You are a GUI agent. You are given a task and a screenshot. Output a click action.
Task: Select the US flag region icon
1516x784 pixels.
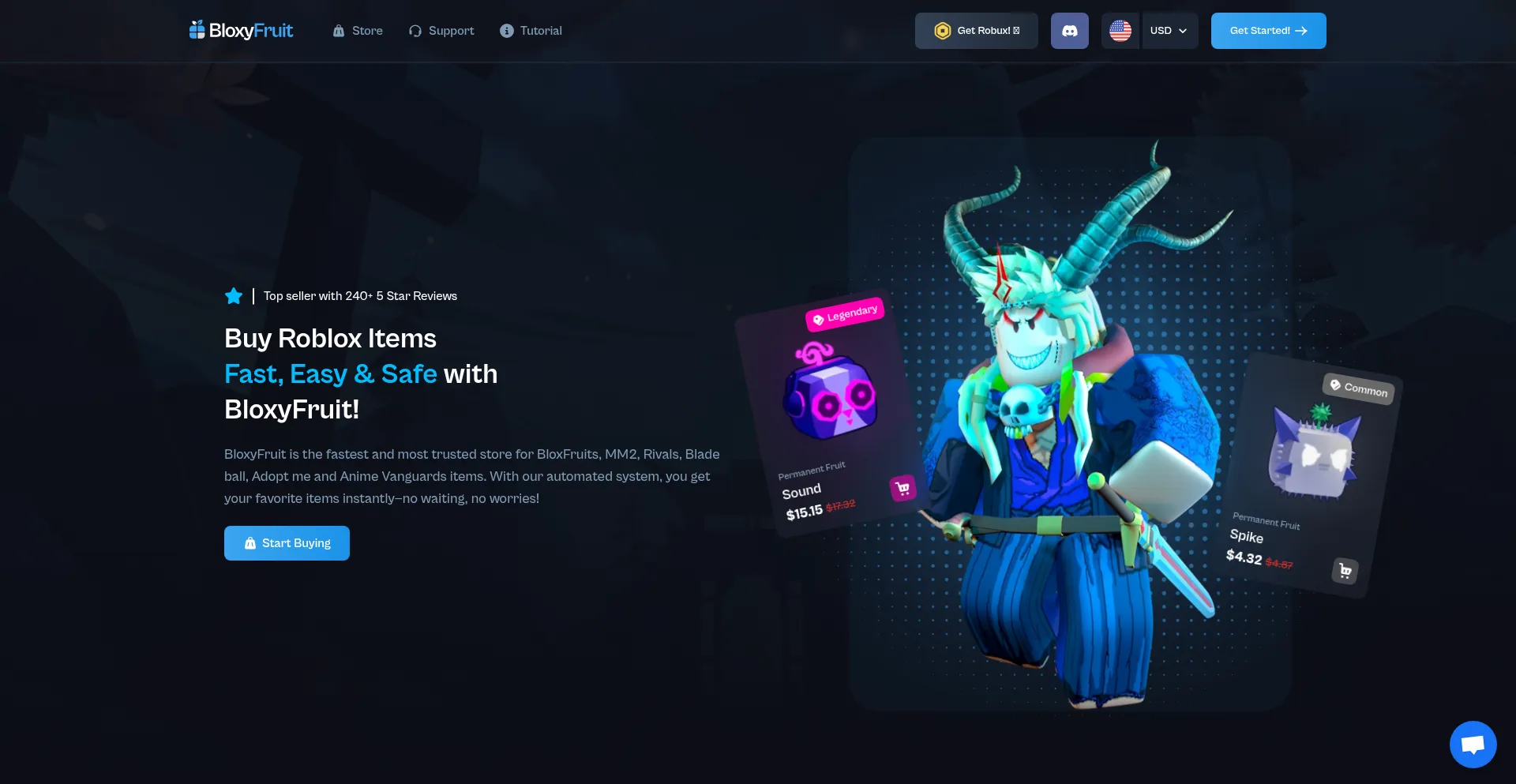1120,31
